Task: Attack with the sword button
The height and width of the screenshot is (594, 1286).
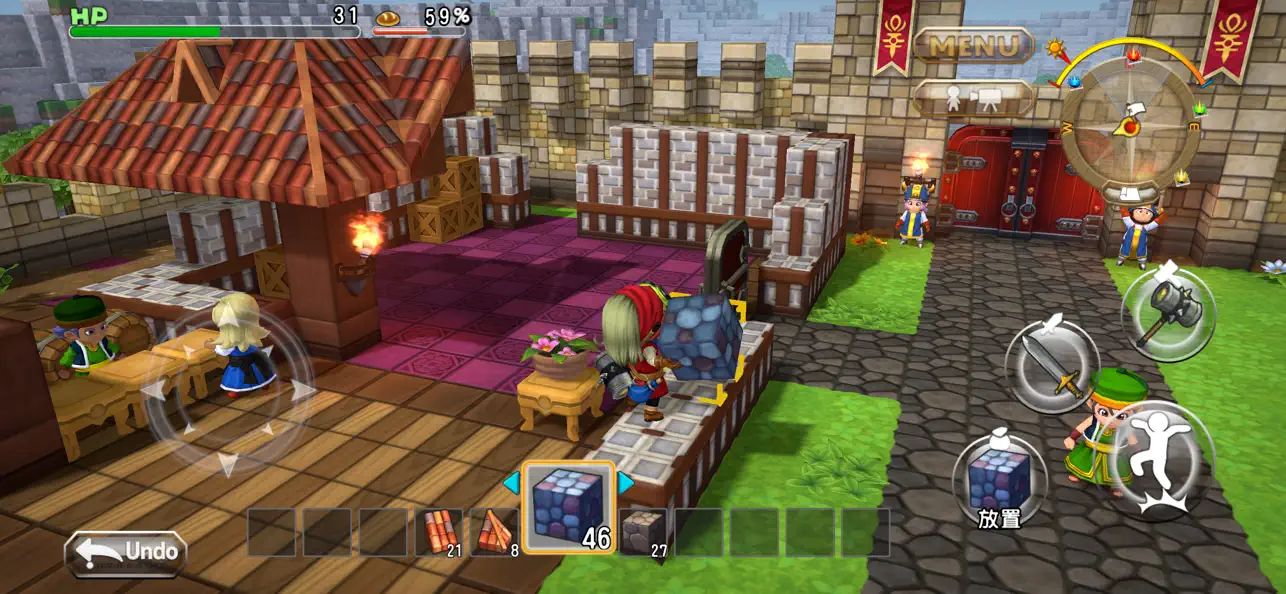Action: [1050, 366]
